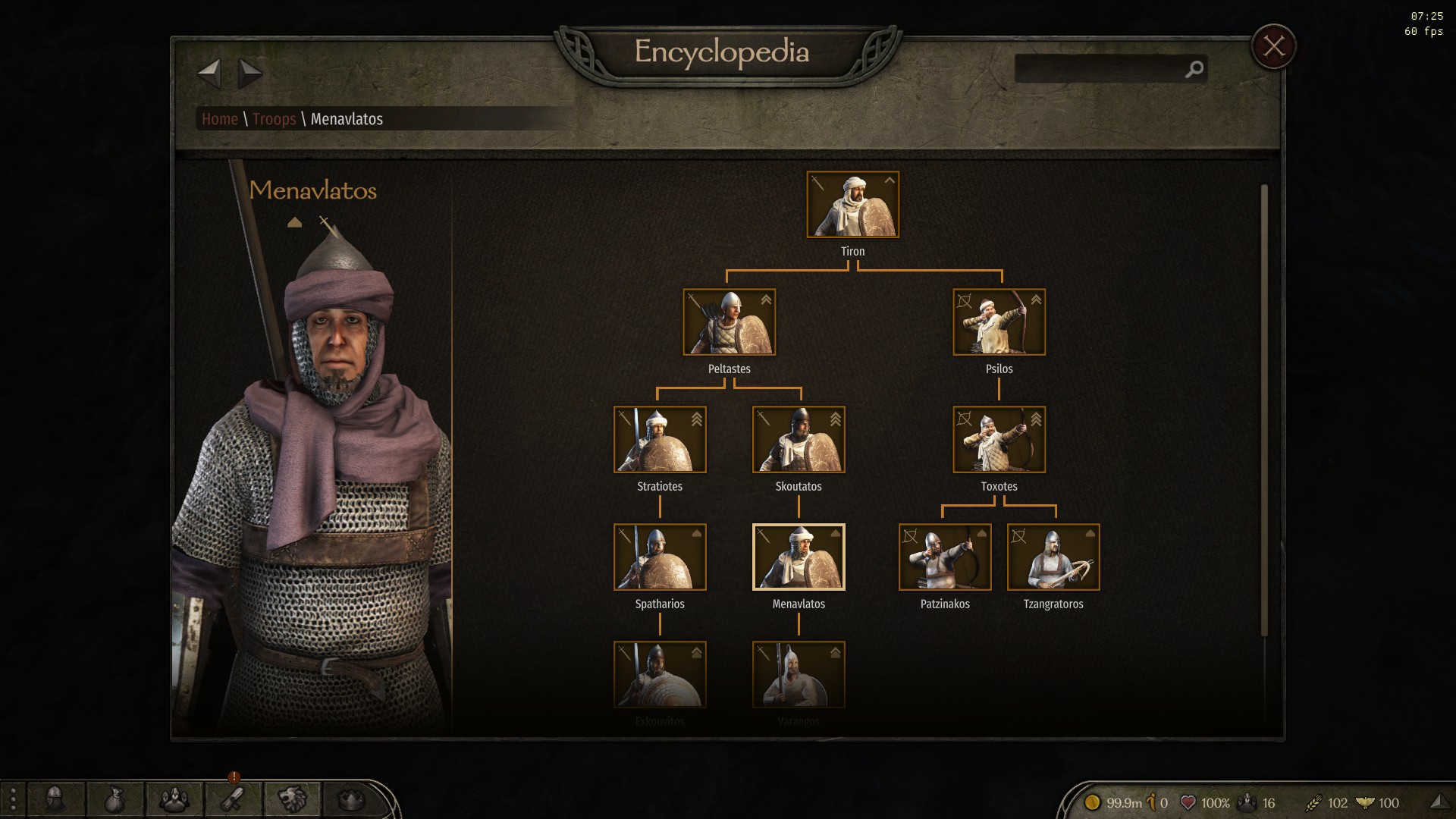Select the Peltastes troop tile
The image size is (1456, 819).
tap(729, 322)
